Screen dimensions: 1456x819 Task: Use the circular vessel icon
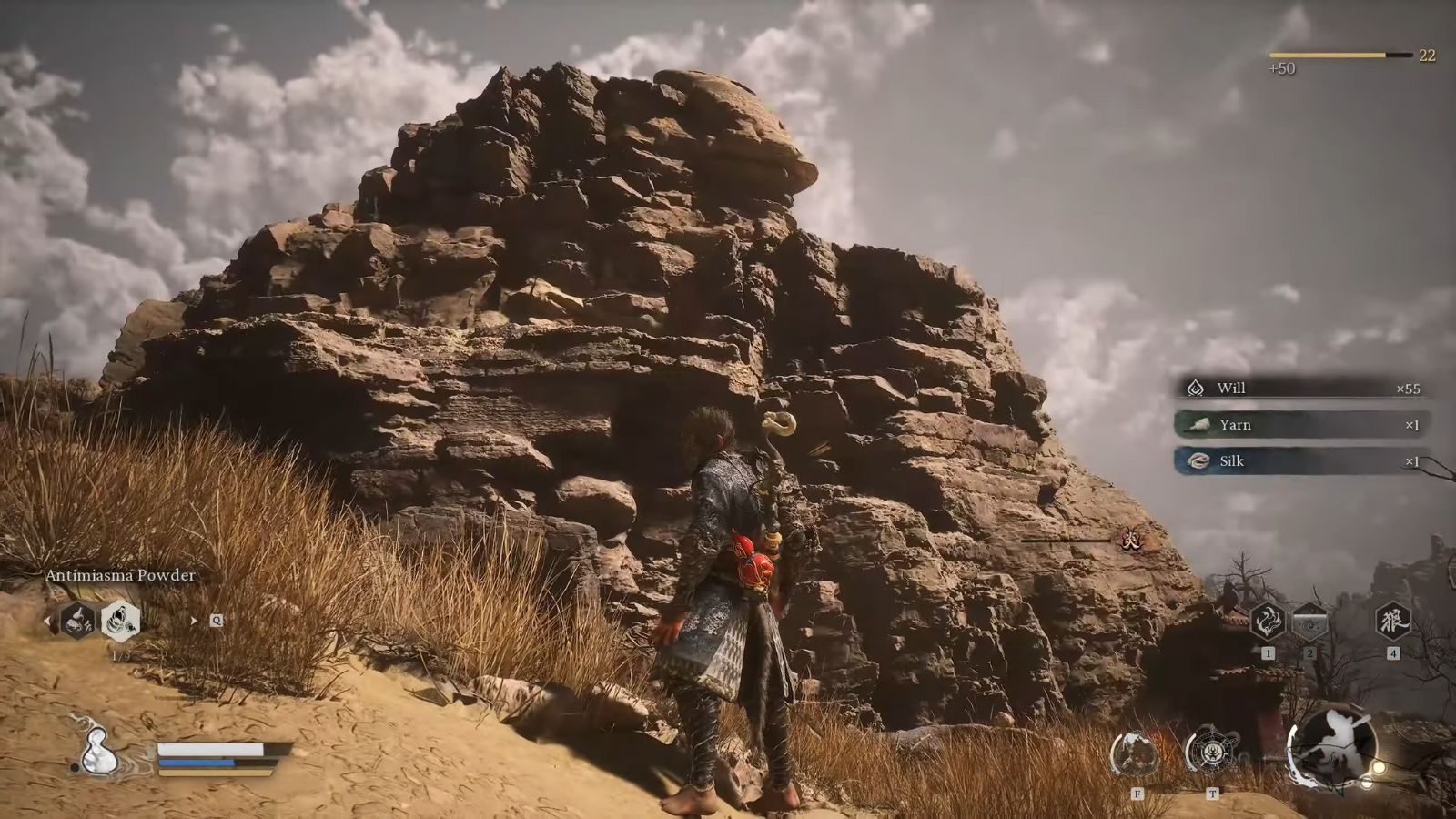pyautogui.click(x=1211, y=753)
